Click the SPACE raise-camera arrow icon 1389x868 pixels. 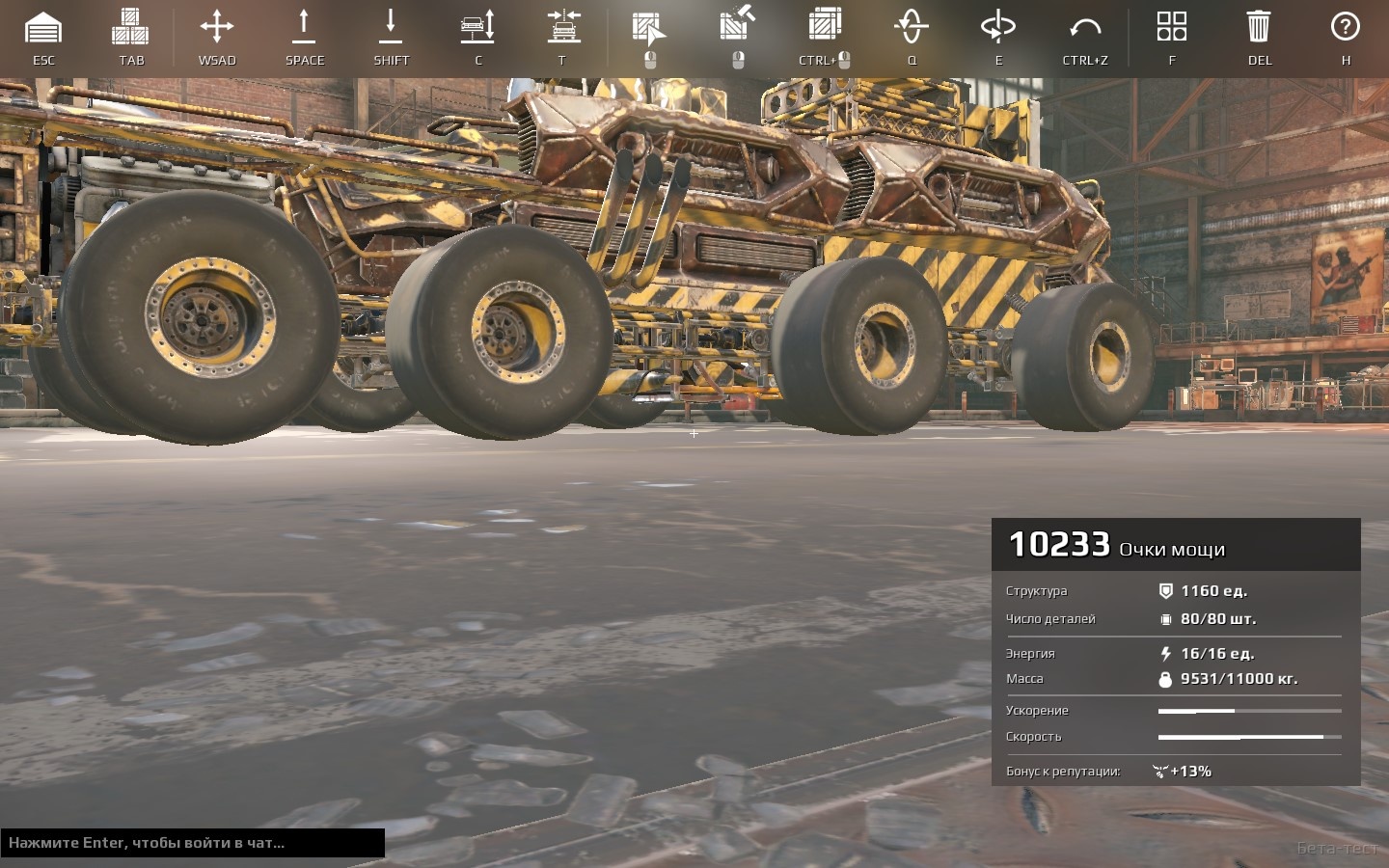[304, 29]
